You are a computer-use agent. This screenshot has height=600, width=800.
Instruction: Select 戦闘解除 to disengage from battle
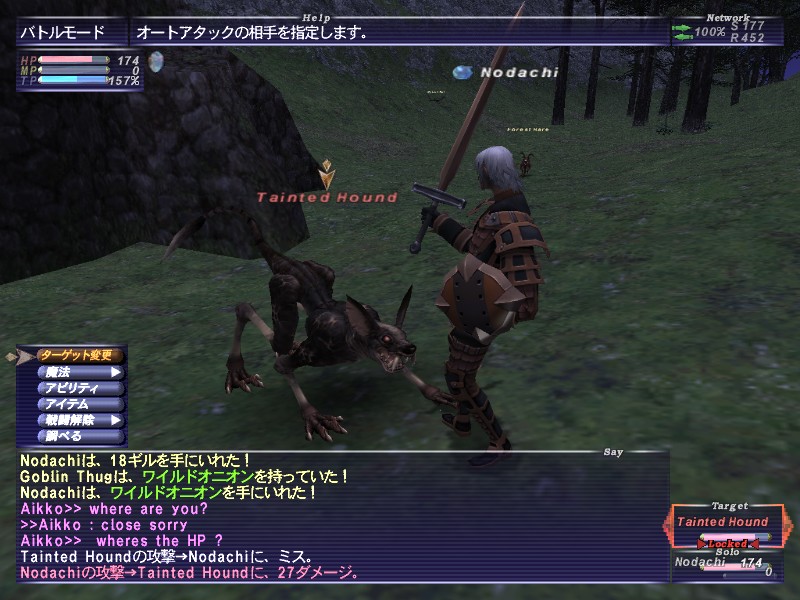point(80,420)
